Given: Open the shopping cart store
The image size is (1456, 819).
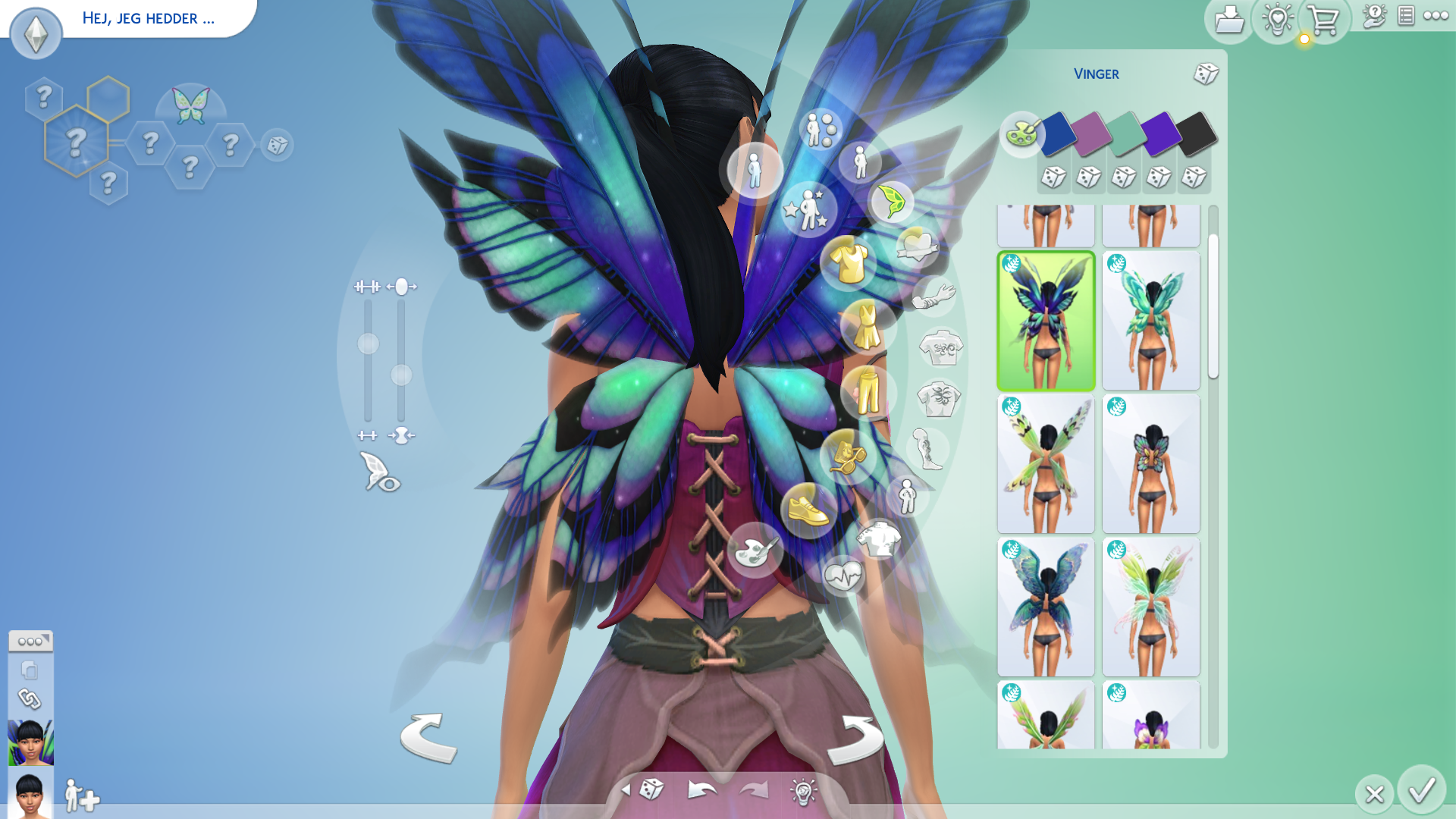Looking at the screenshot, I should click(x=1324, y=20).
